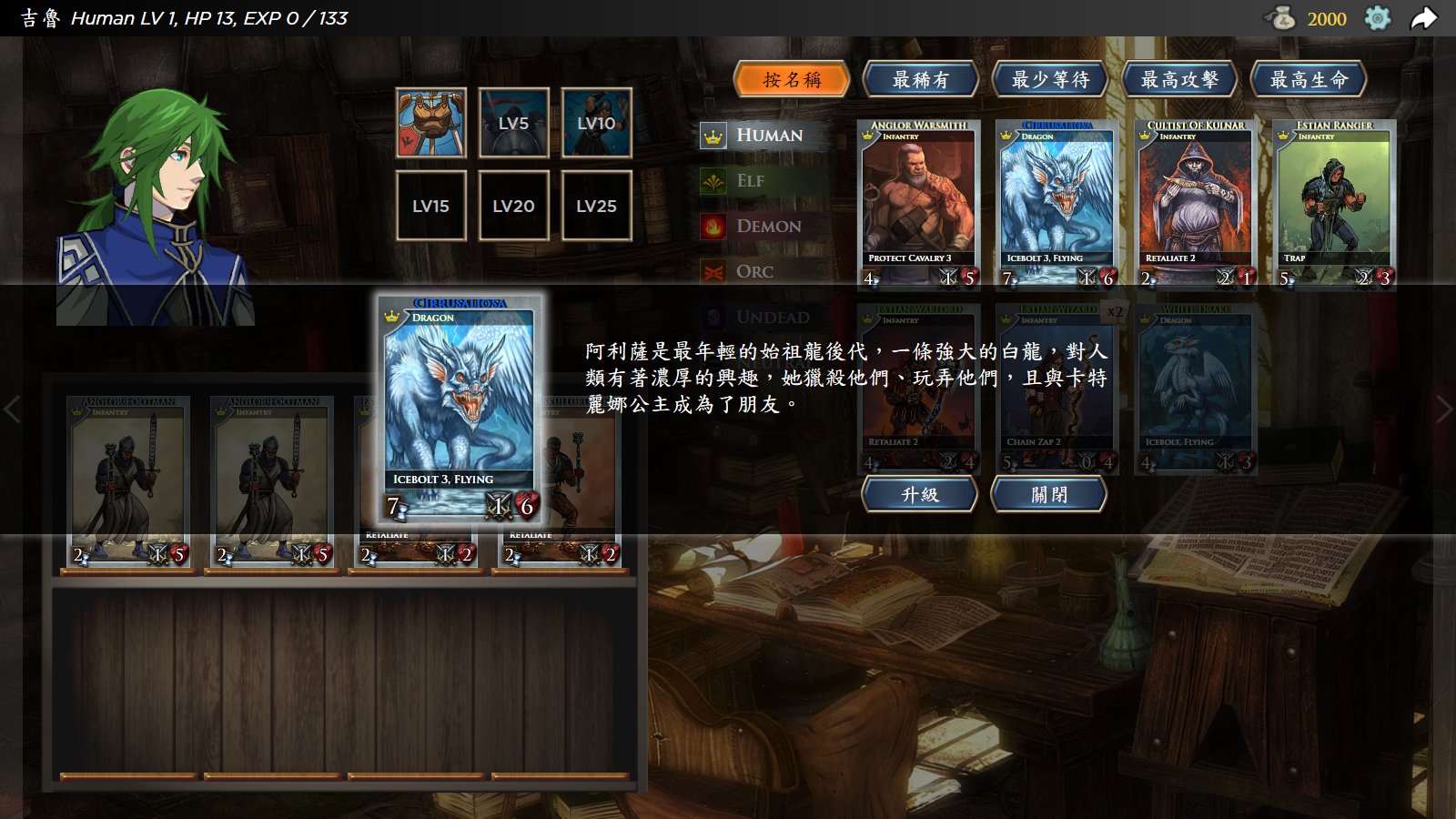Sort by least wait (最少等待)
Image resolution: width=1456 pixels, height=819 pixels.
1049,80
